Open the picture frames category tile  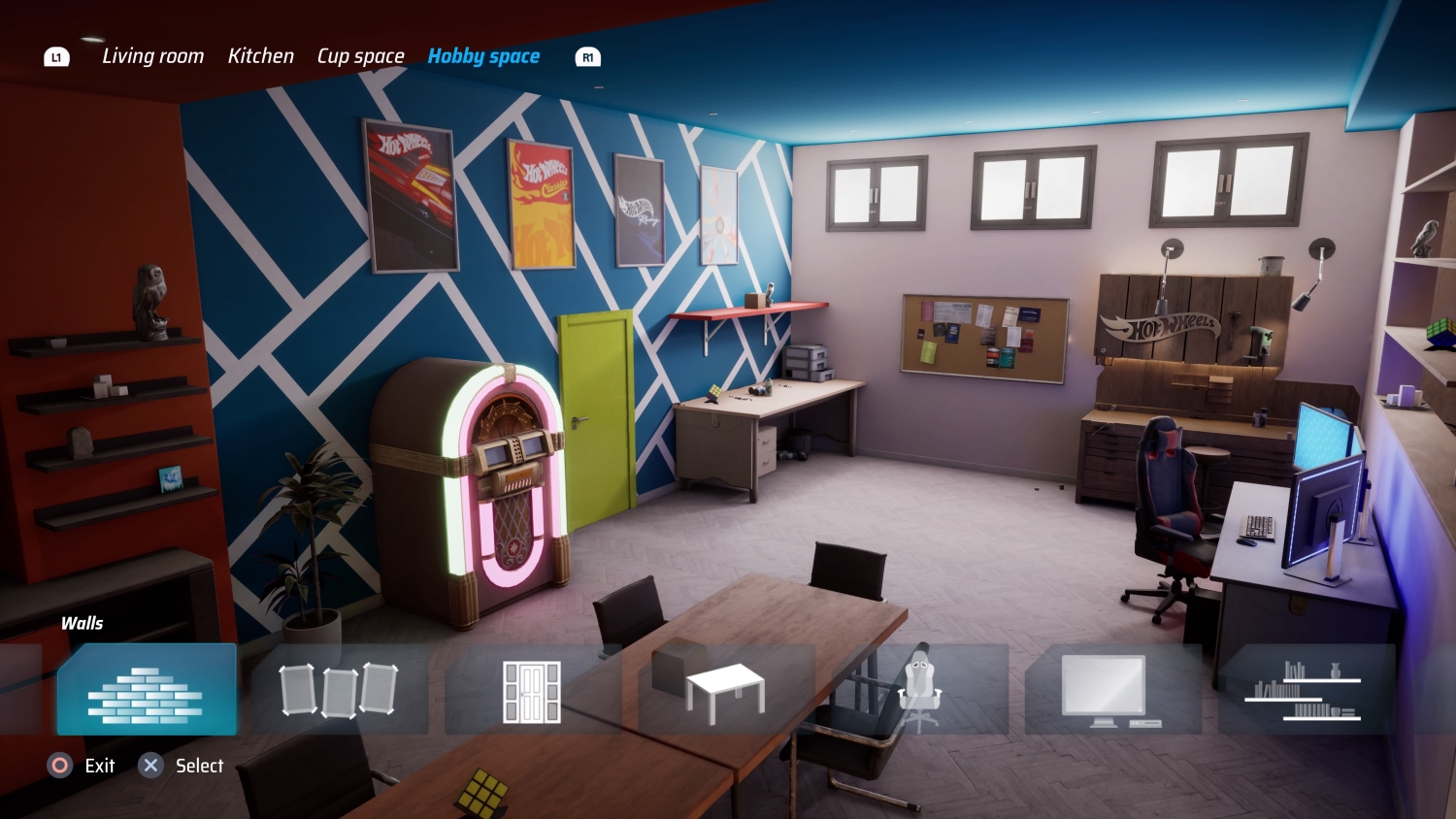[339, 690]
